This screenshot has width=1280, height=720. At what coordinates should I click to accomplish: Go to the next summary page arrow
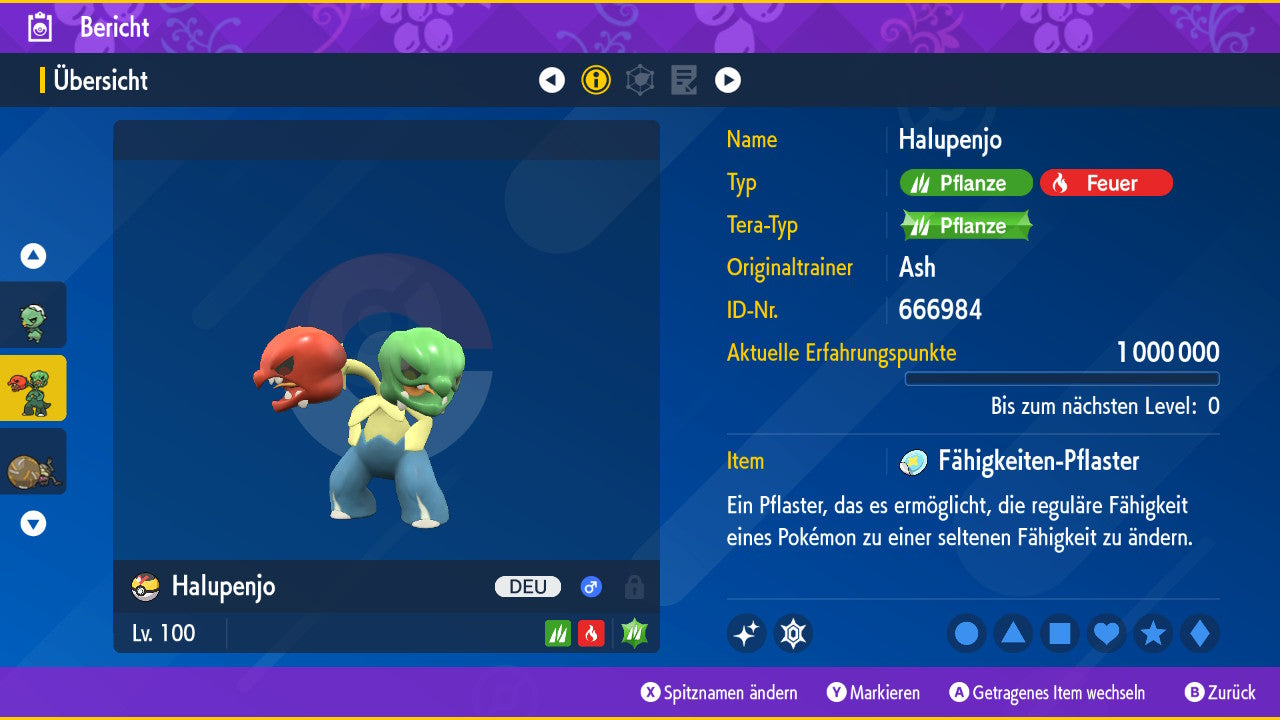tap(728, 80)
